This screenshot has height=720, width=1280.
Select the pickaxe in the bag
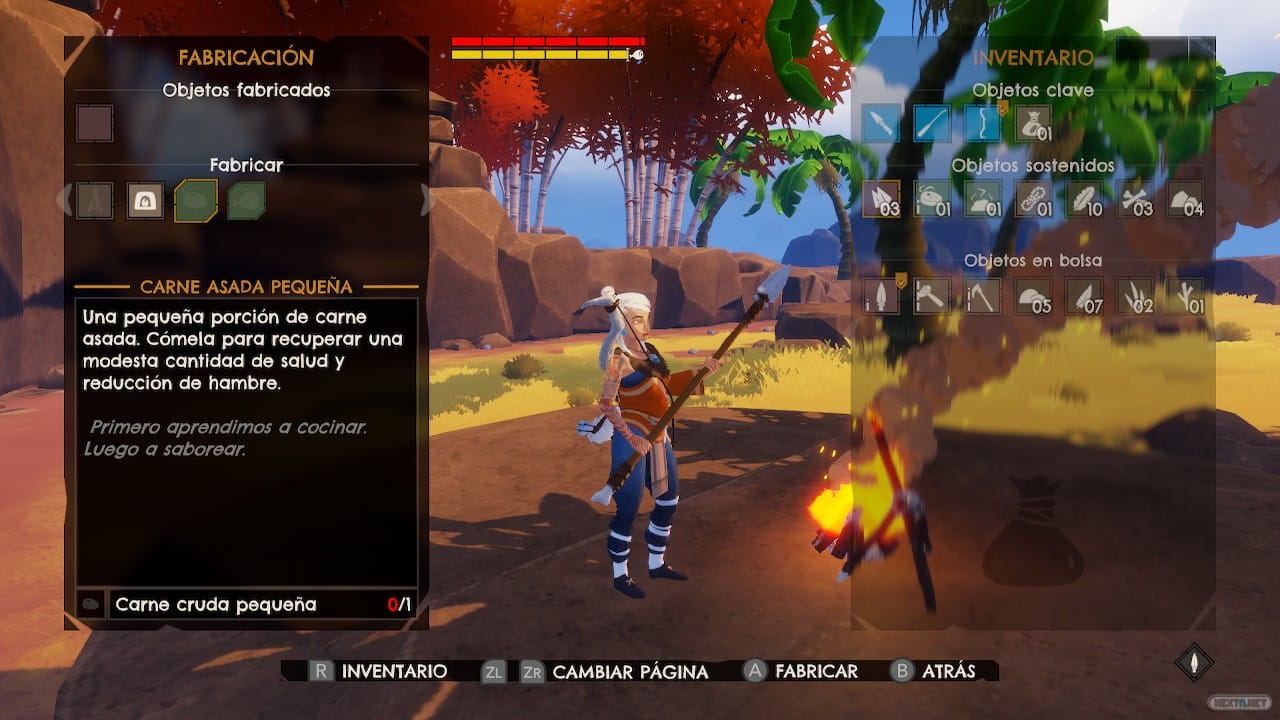click(983, 296)
